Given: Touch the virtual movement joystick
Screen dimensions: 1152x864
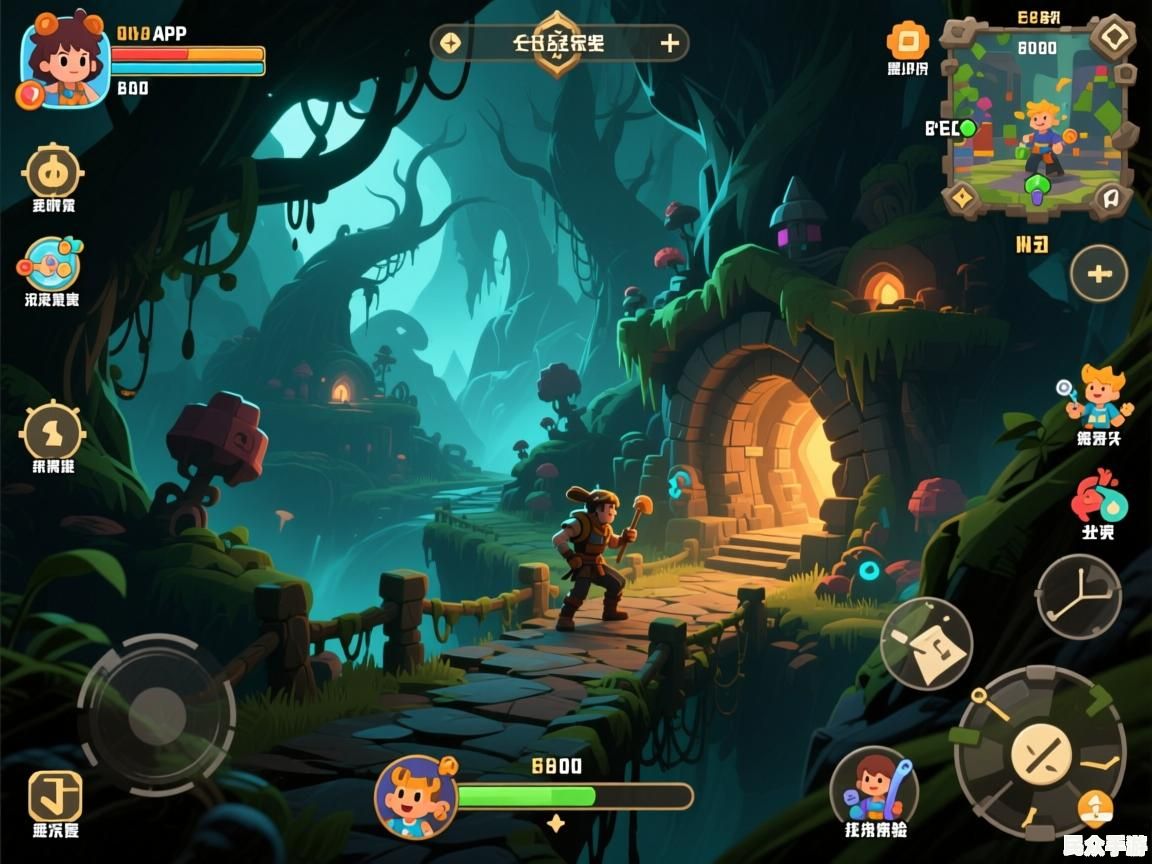Looking at the screenshot, I should 157,714.
